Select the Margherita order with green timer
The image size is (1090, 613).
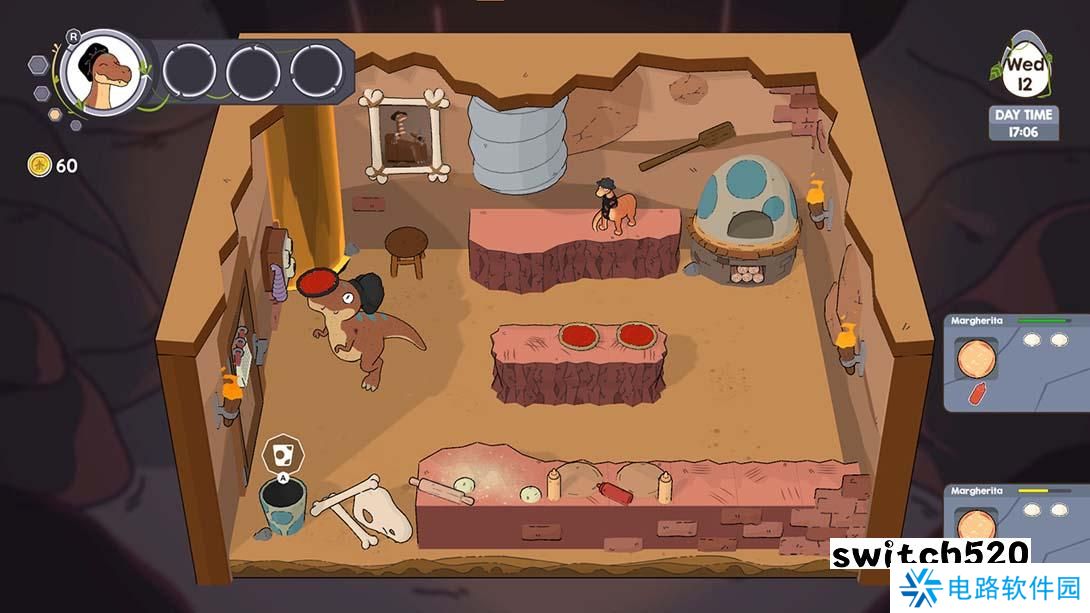[1016, 363]
